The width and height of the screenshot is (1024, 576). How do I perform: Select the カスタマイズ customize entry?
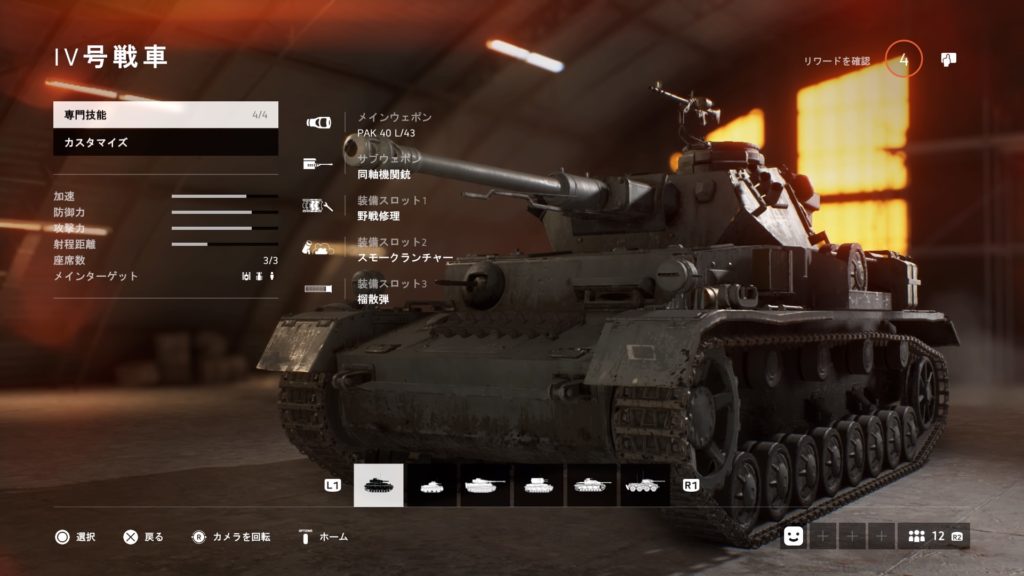tap(165, 143)
